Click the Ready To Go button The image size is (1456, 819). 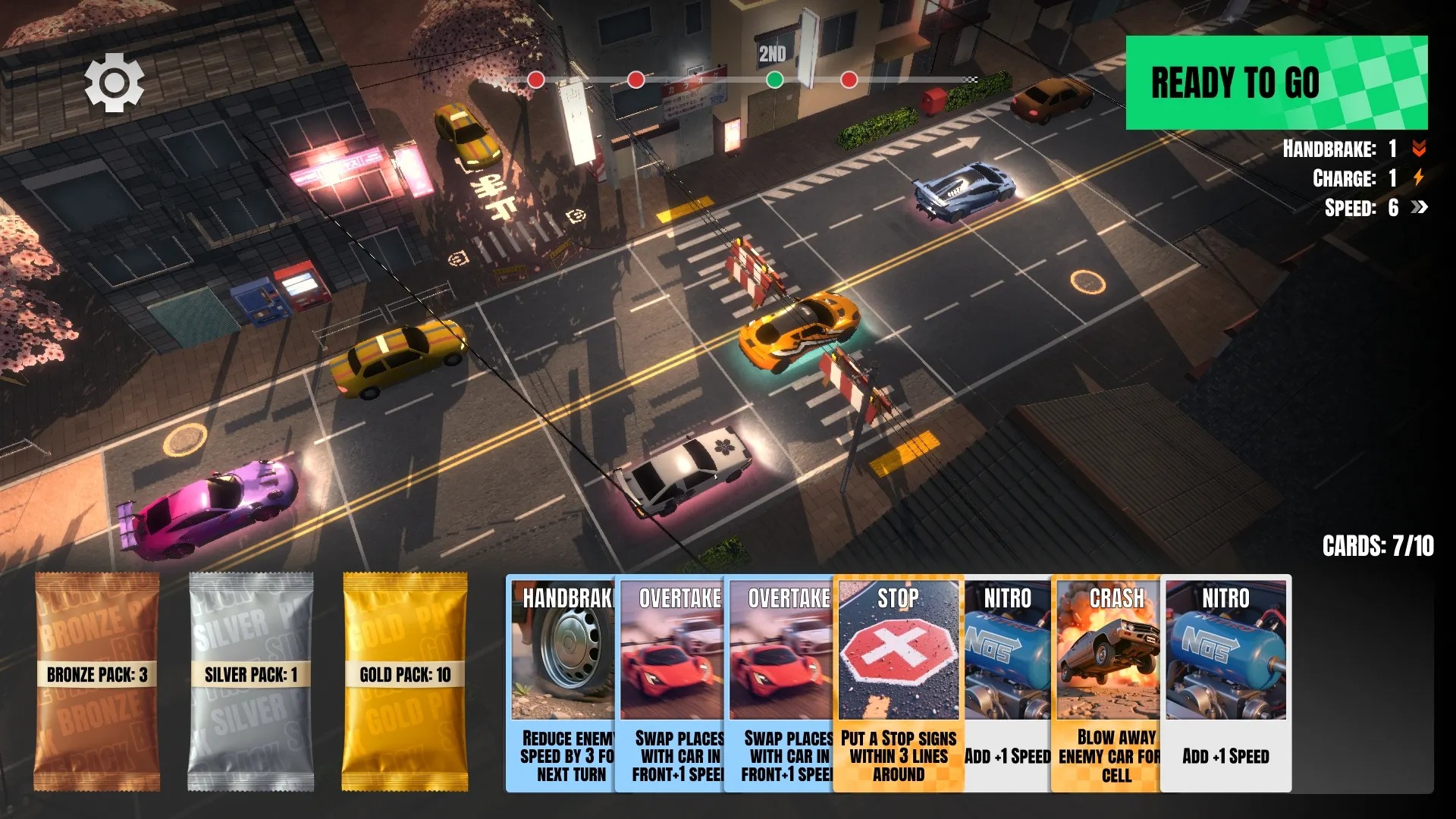(x=1276, y=83)
